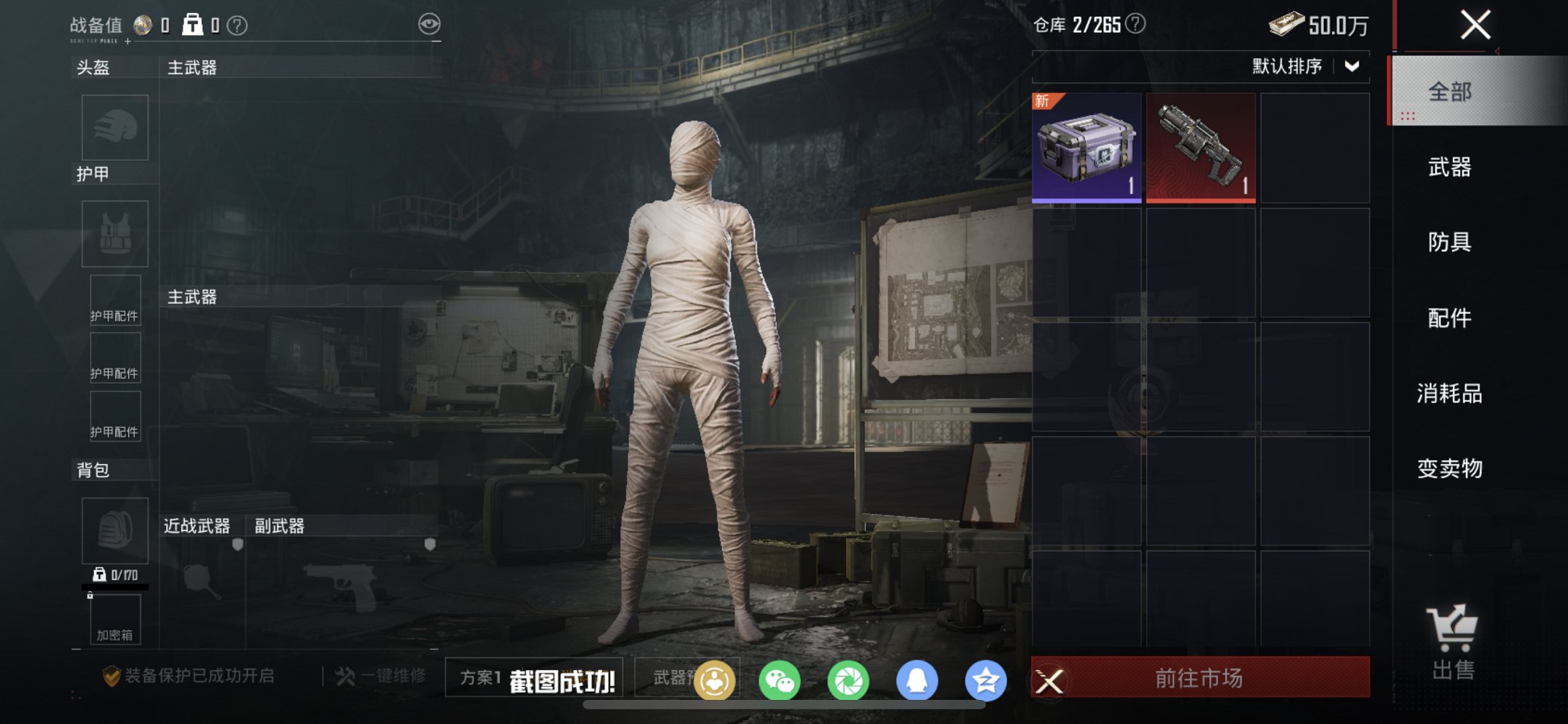Select the 近战武器 melee weapon tab
This screenshot has width=1568, height=724.
(195, 524)
